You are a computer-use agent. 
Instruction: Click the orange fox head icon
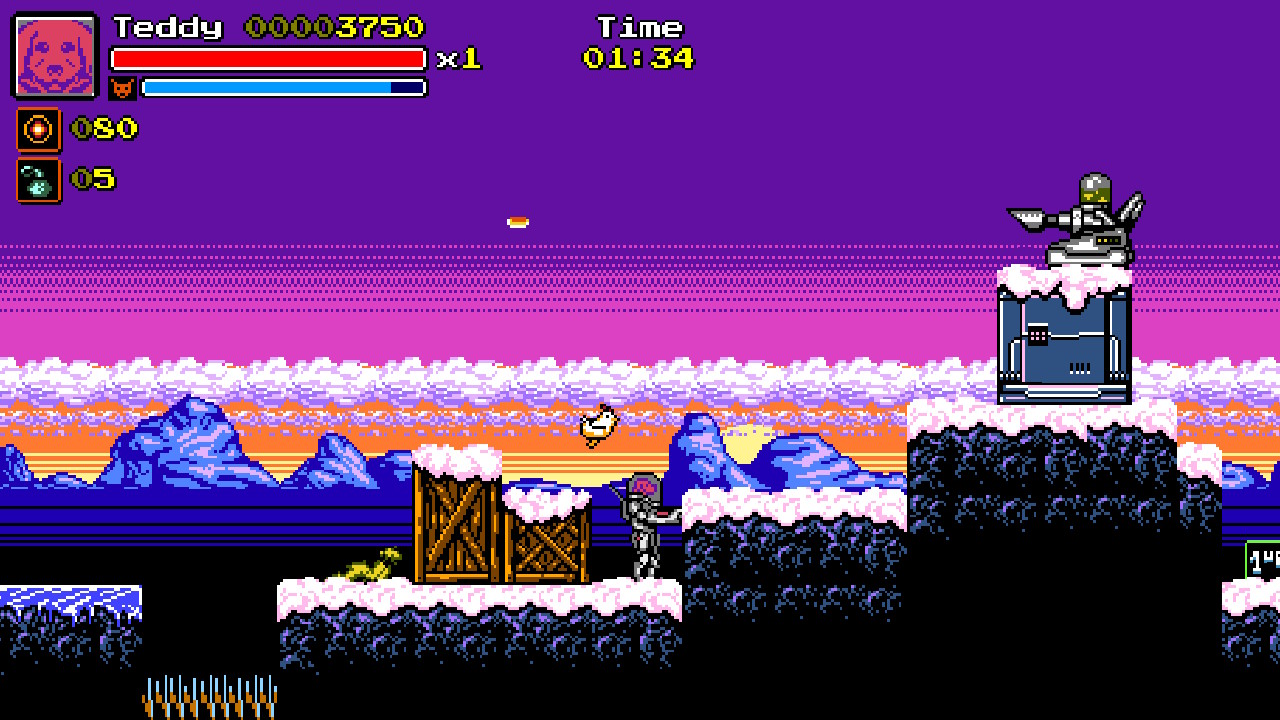122,88
